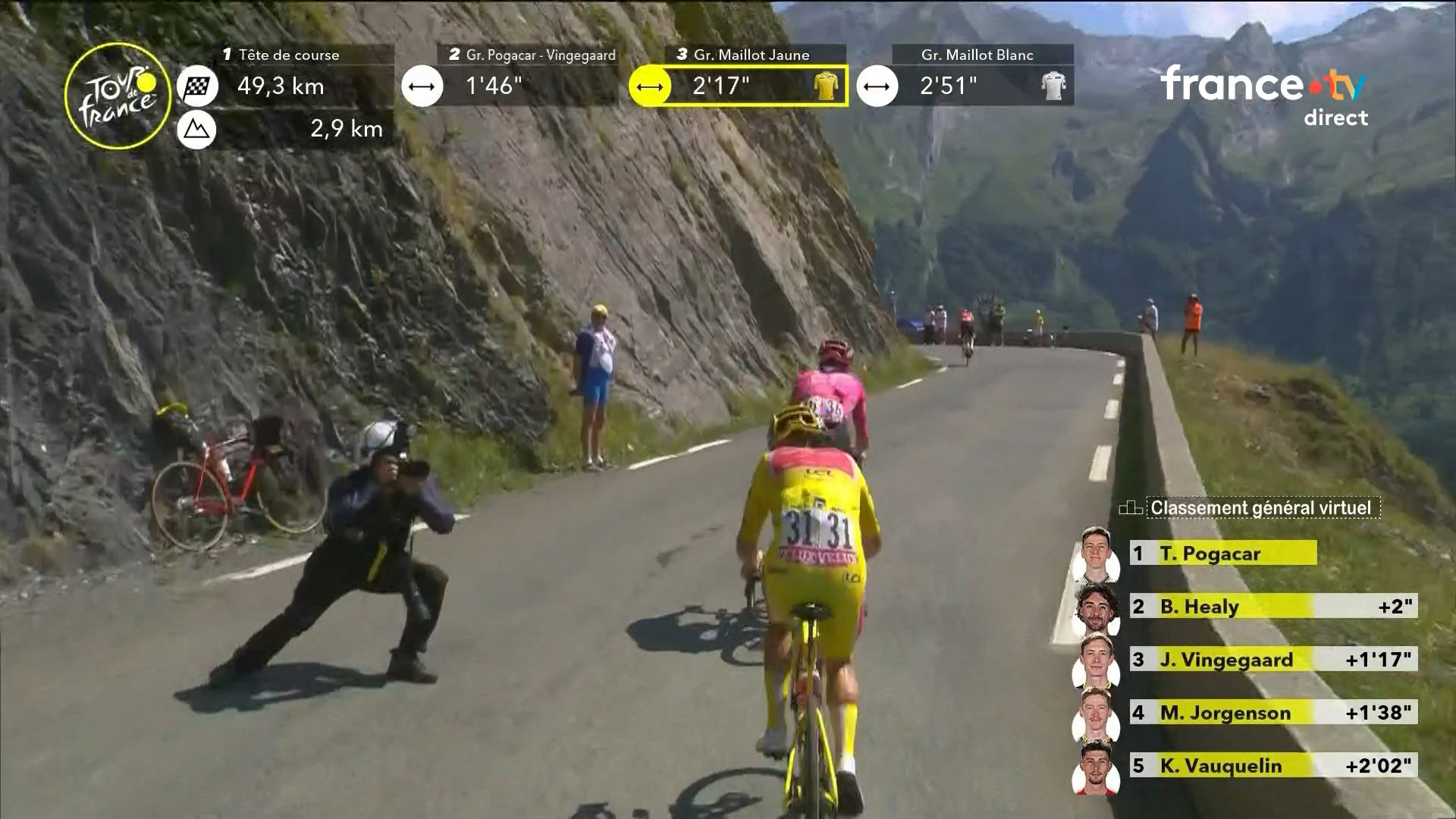Select J. Vingegaard in the classification
Image resolution: width=1456 pixels, height=819 pixels.
(1272, 659)
